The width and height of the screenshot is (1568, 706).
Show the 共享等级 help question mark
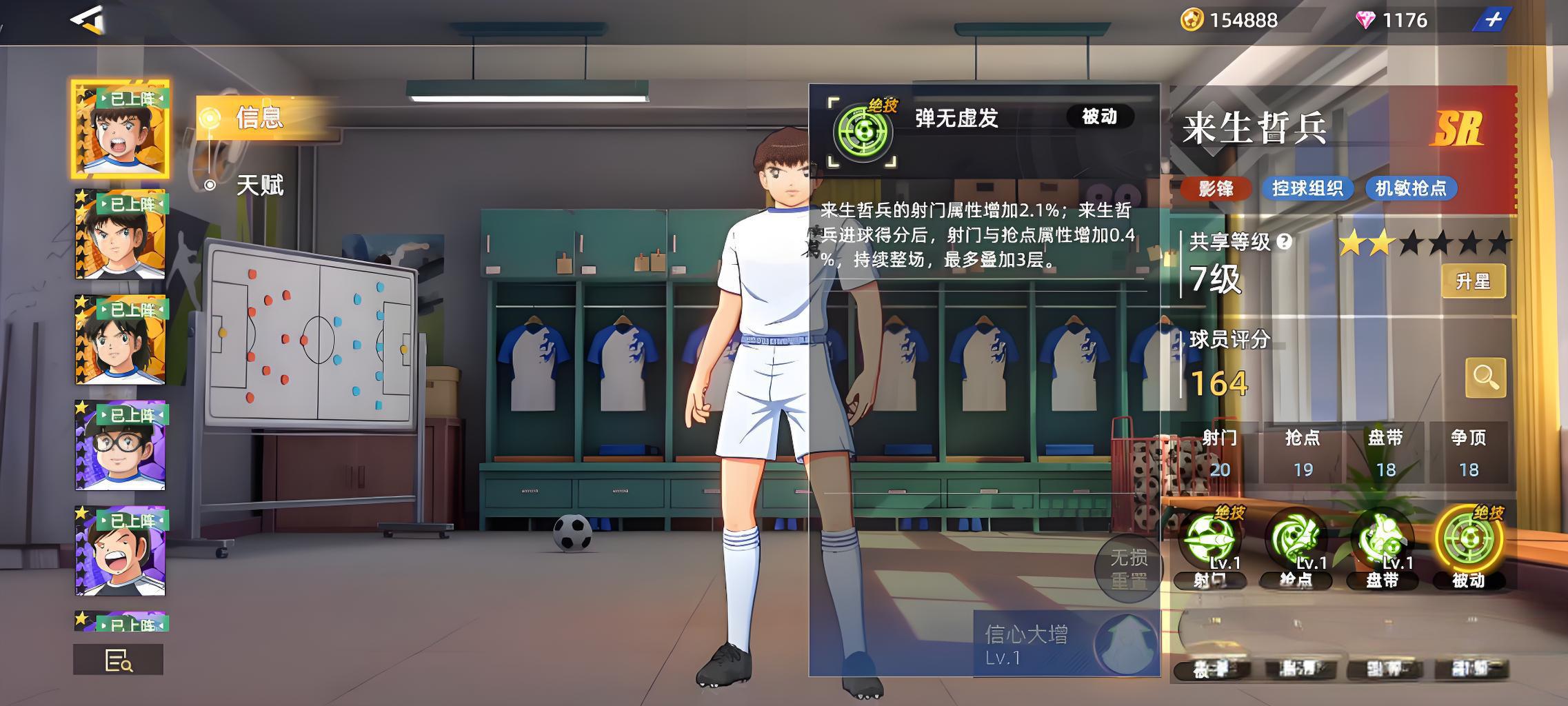click(1284, 242)
